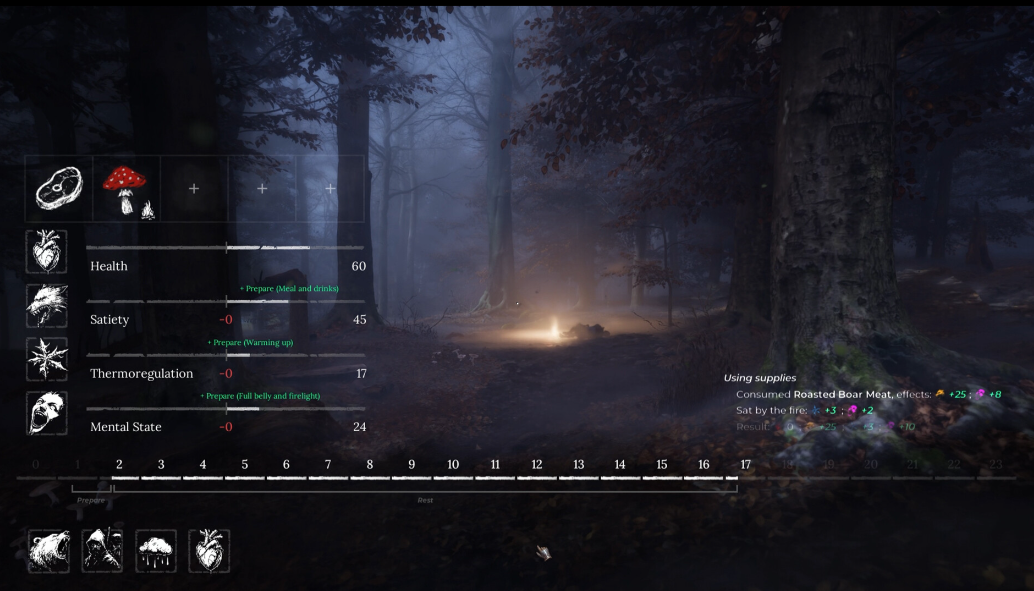Open the anatomical heart icon in bottom bar
1034x591 pixels.
pos(209,551)
